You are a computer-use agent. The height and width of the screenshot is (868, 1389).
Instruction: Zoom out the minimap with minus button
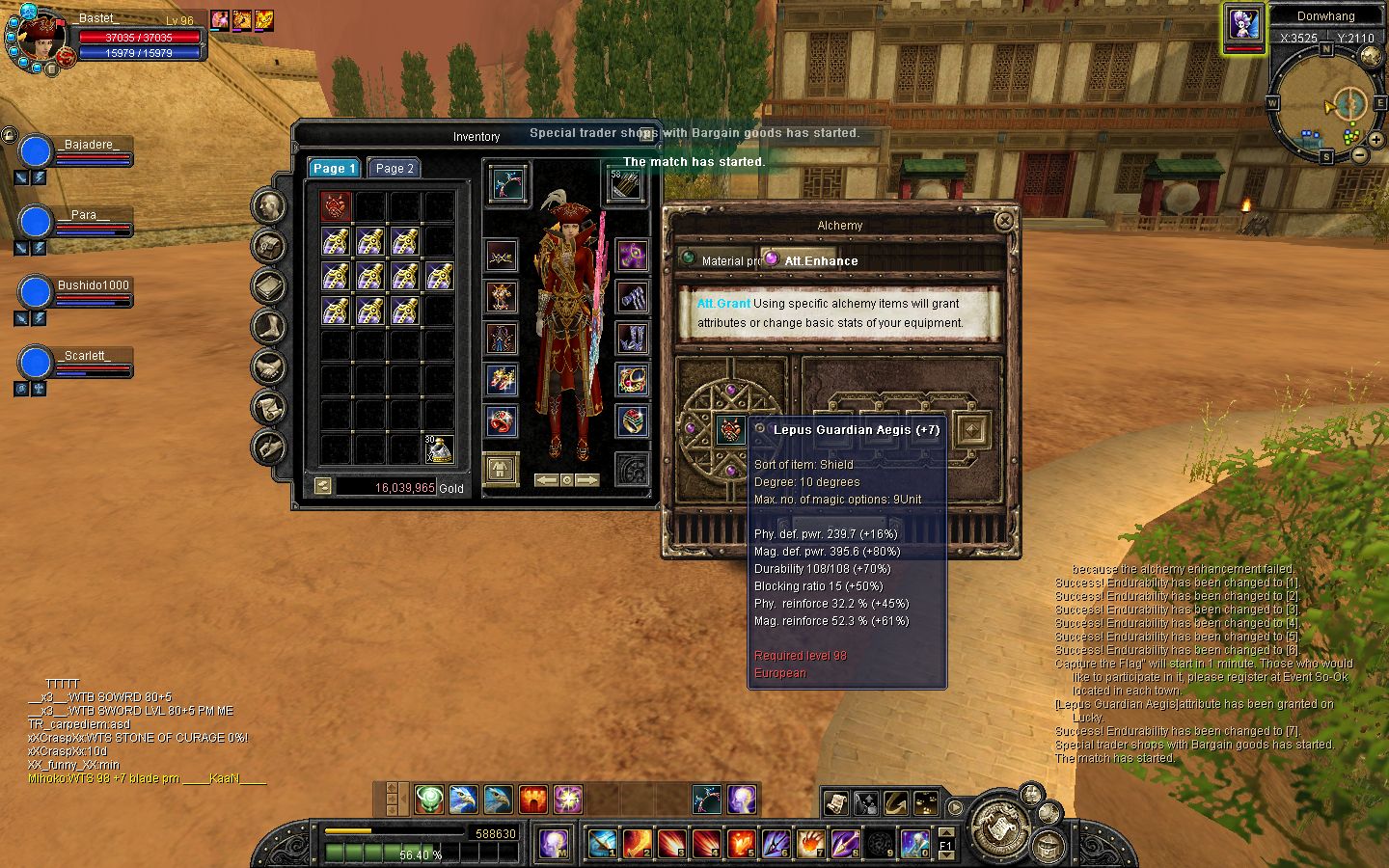click(x=1359, y=154)
